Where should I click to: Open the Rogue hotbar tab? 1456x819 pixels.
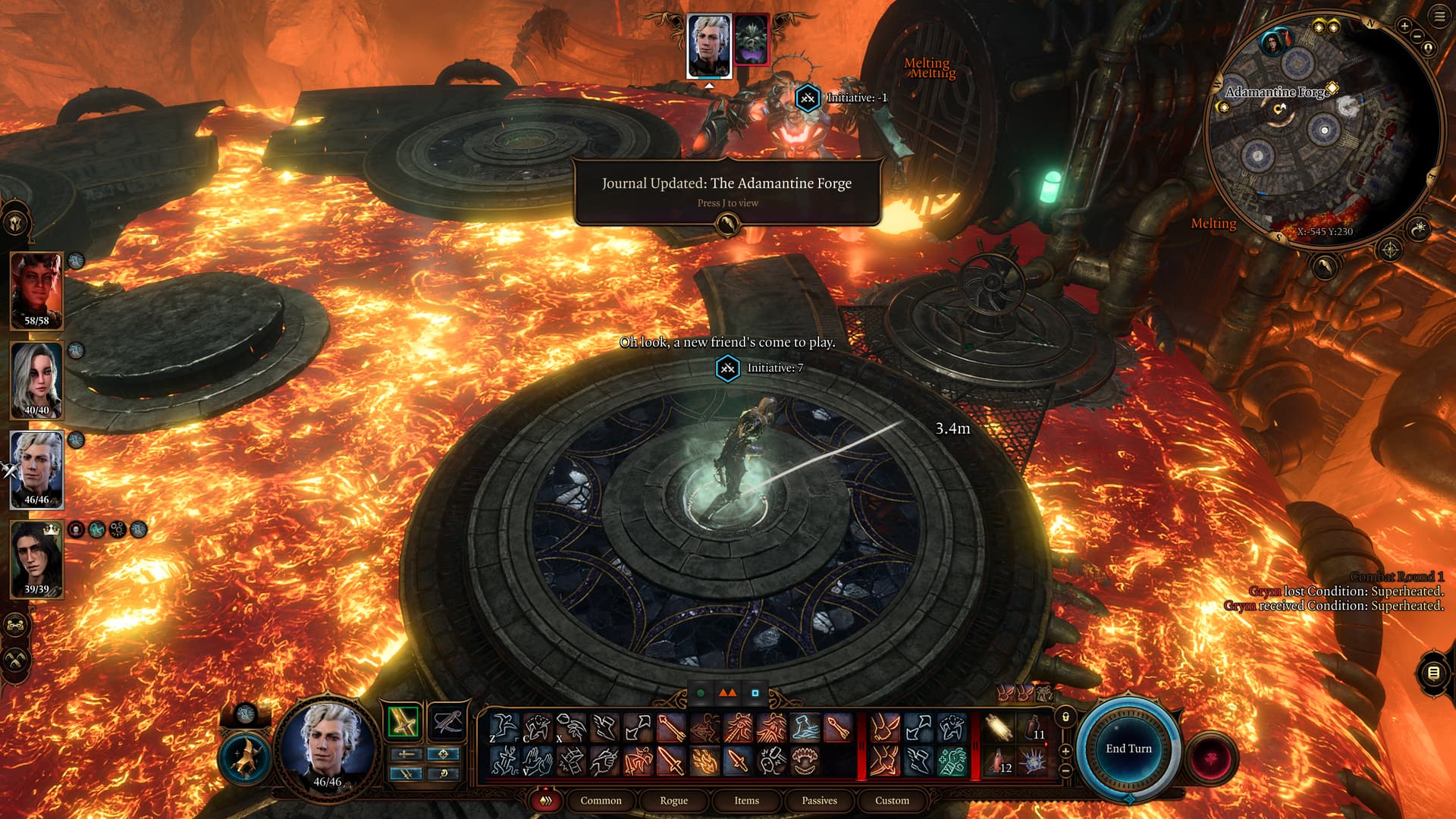(x=673, y=800)
